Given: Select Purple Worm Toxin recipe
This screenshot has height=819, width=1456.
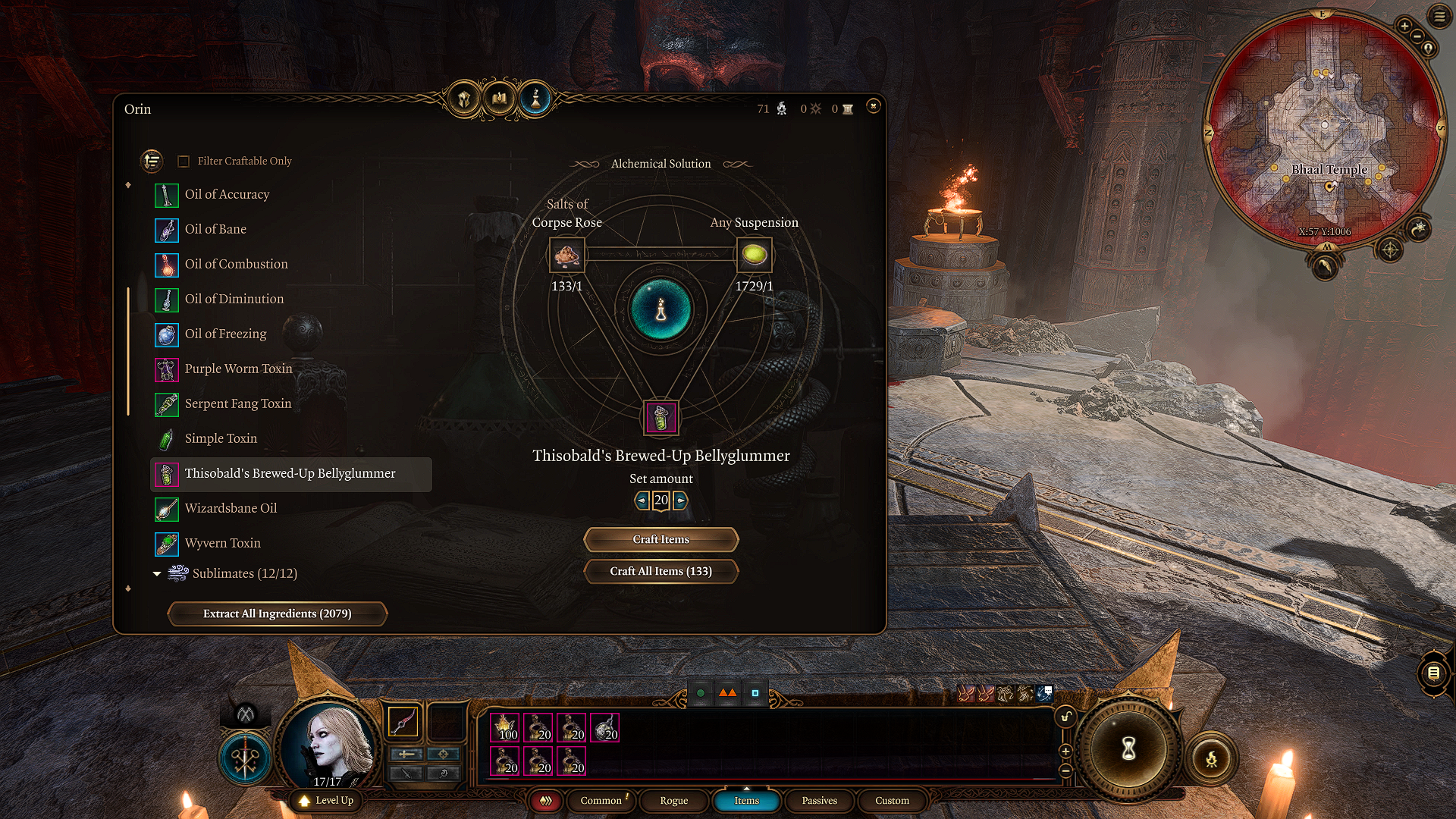Looking at the screenshot, I should point(238,369).
